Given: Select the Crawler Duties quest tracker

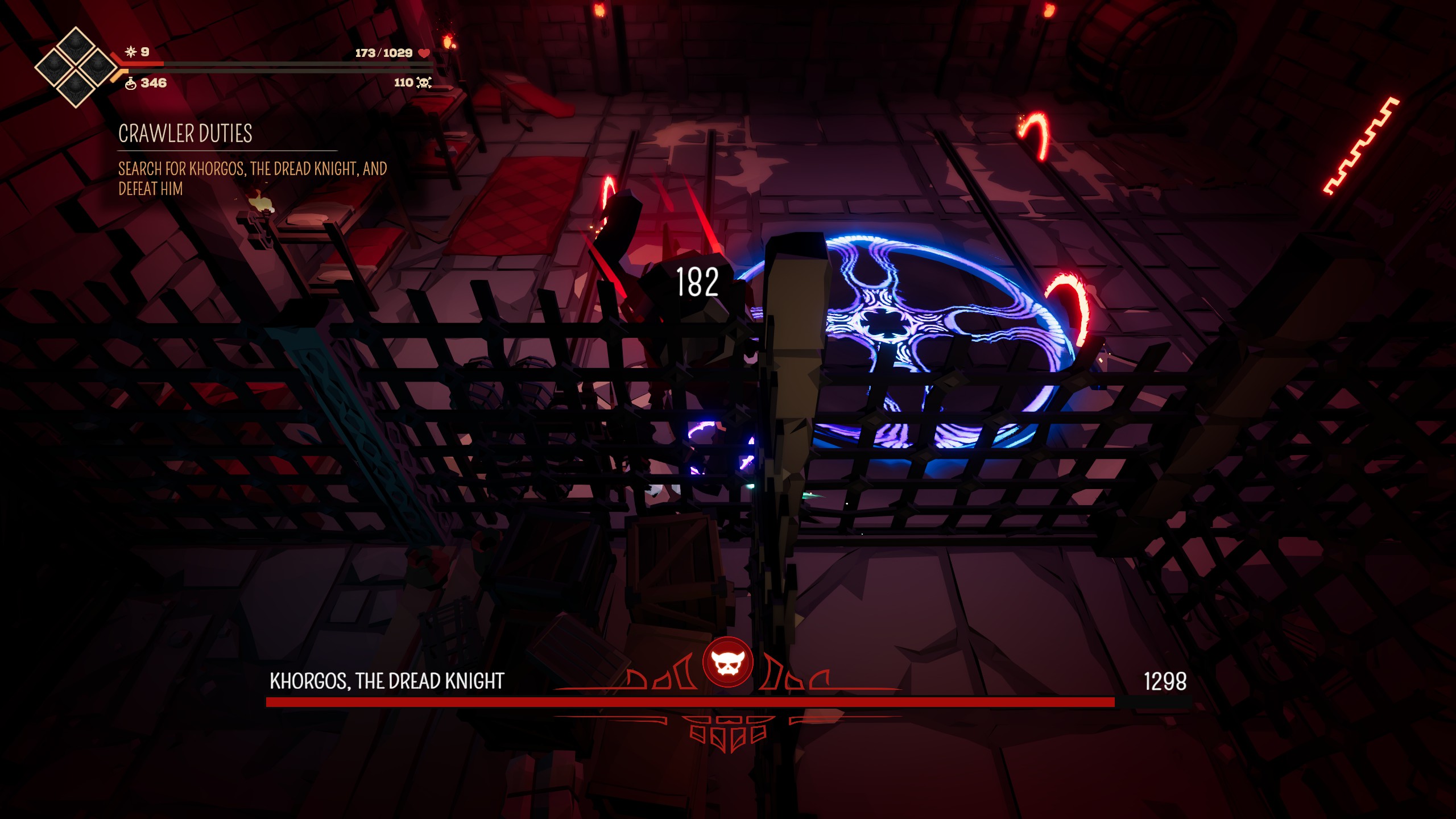Looking at the screenshot, I should (x=185, y=134).
